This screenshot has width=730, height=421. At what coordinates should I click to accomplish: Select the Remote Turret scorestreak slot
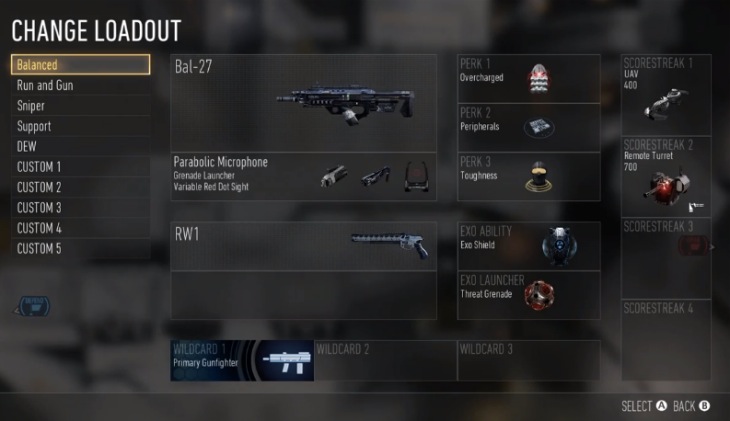[x=666, y=176]
